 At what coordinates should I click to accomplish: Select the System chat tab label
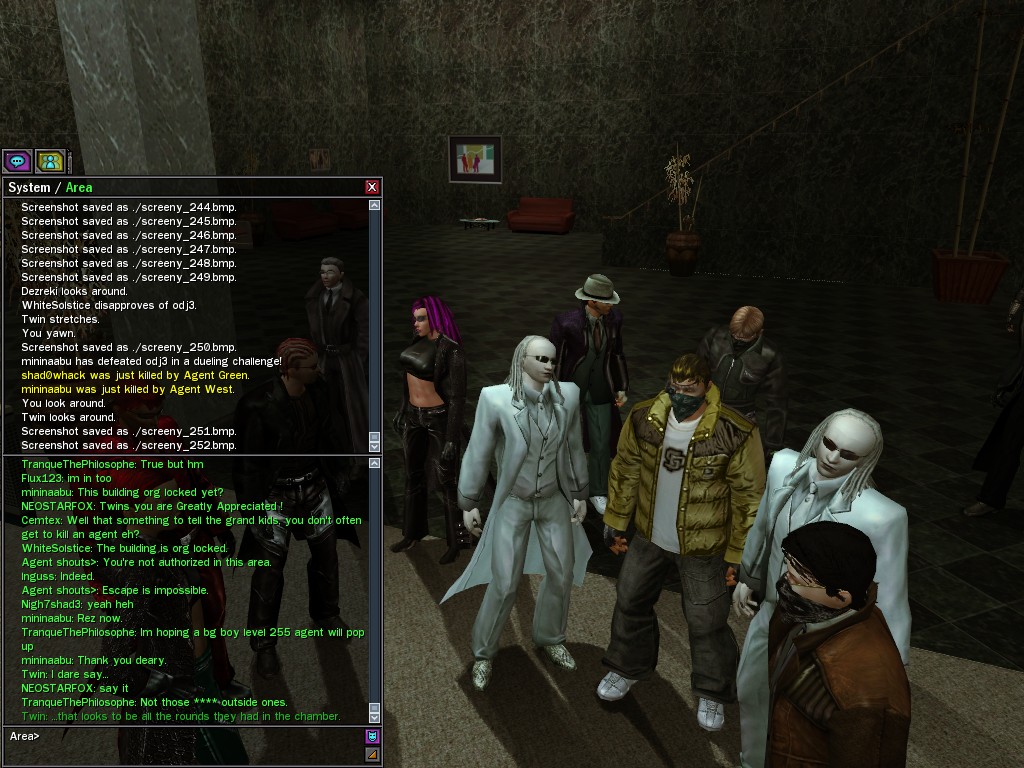(28, 187)
